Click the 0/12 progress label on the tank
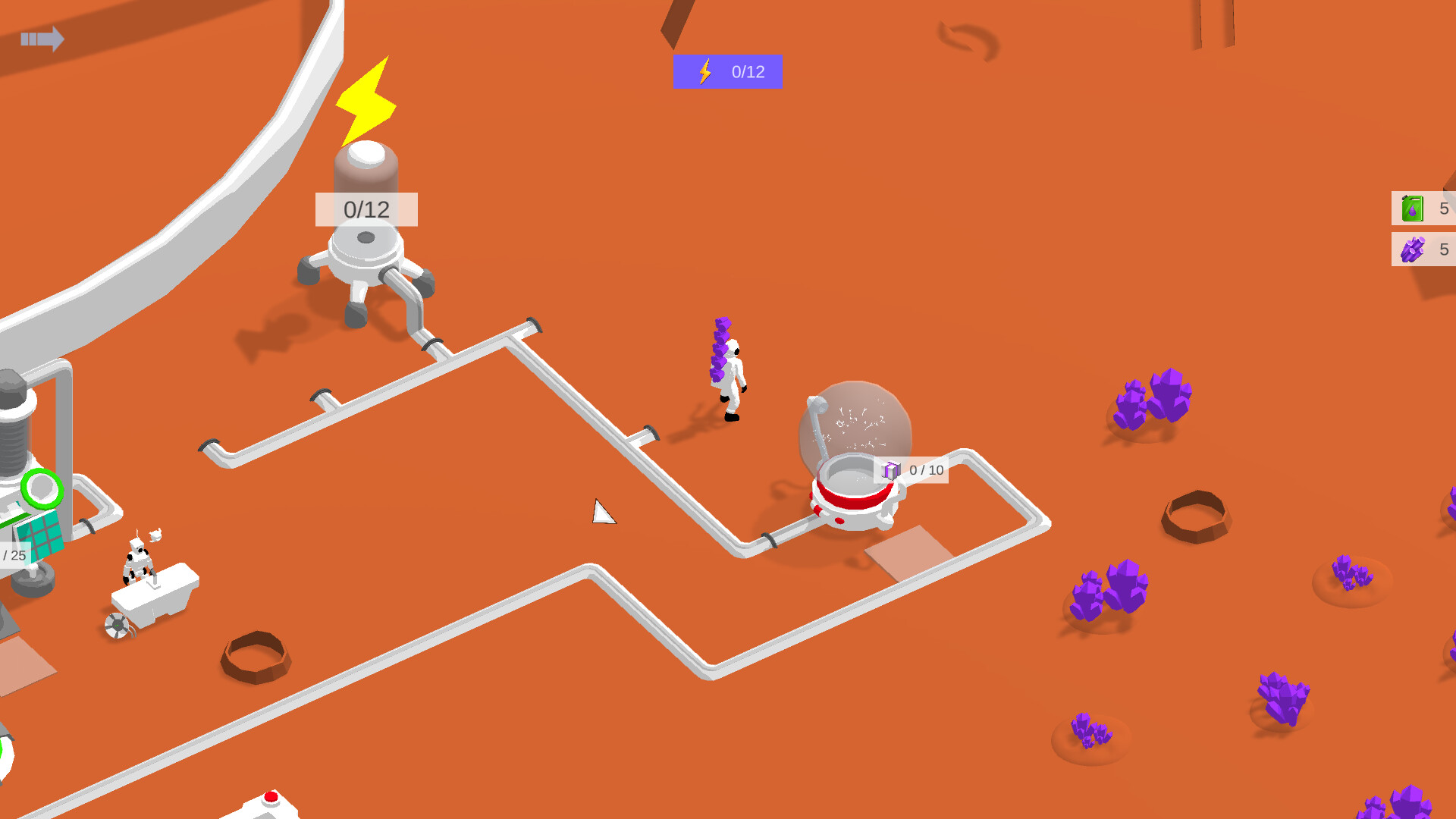This screenshot has width=1456, height=819. [365, 211]
